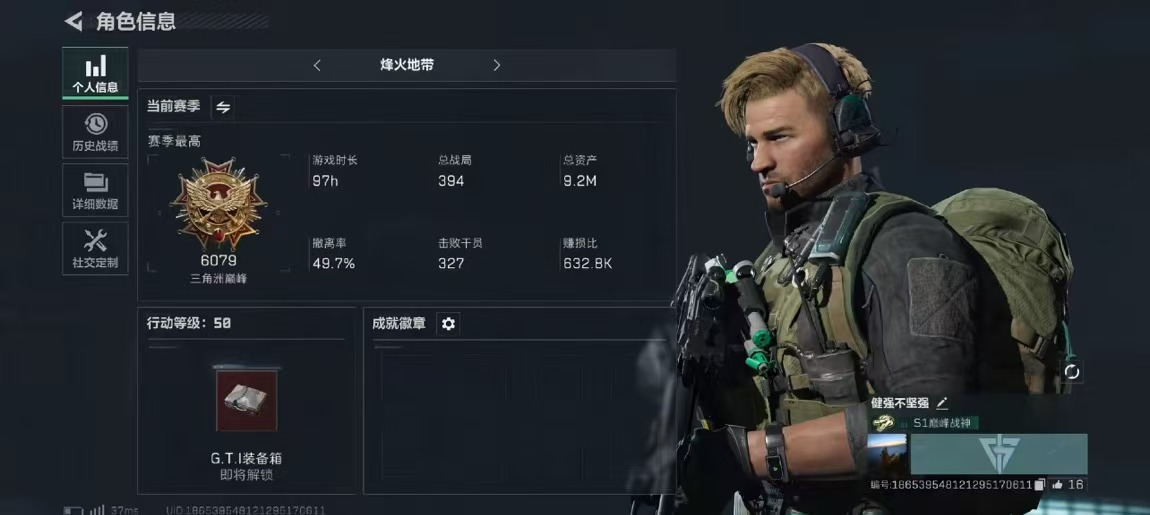Click the right arrow beside 烽火地带
Viewport: 1150px width, 515px height.
click(x=497, y=65)
